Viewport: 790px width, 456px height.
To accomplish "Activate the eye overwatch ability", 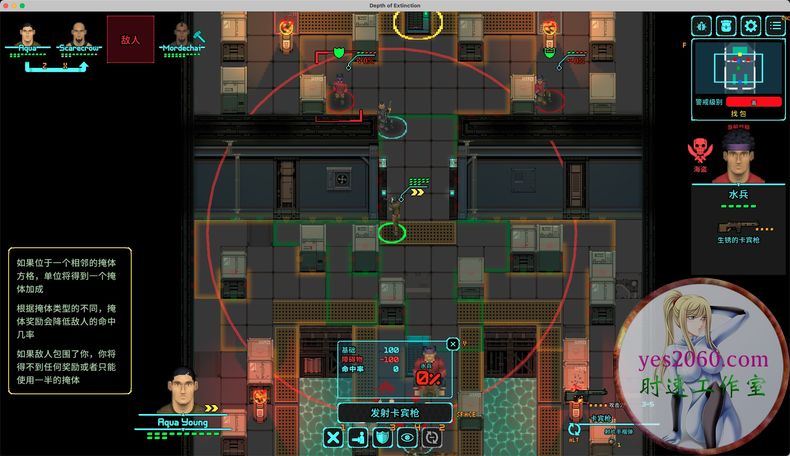I will tap(407, 437).
